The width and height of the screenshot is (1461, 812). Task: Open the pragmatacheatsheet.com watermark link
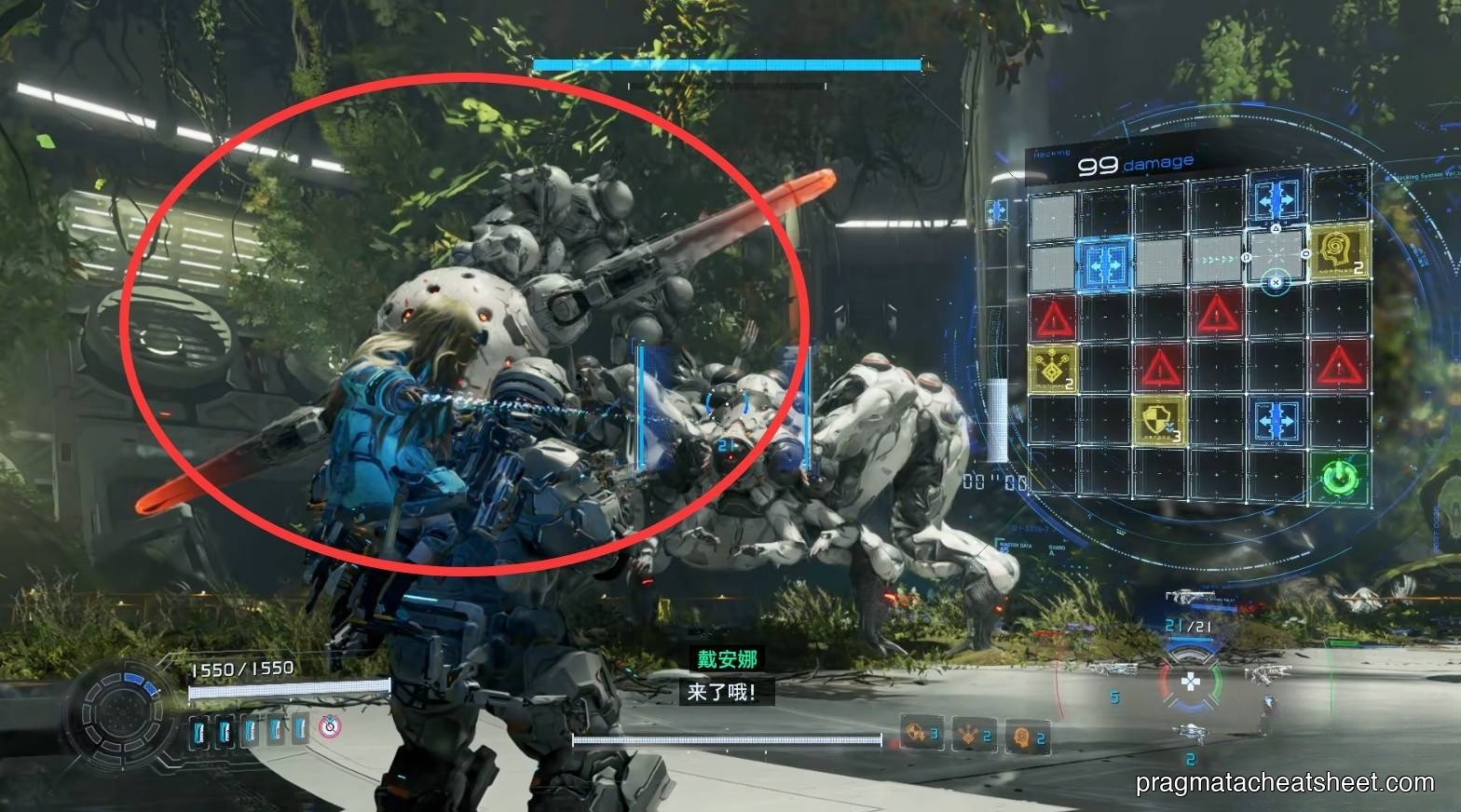1285,784
